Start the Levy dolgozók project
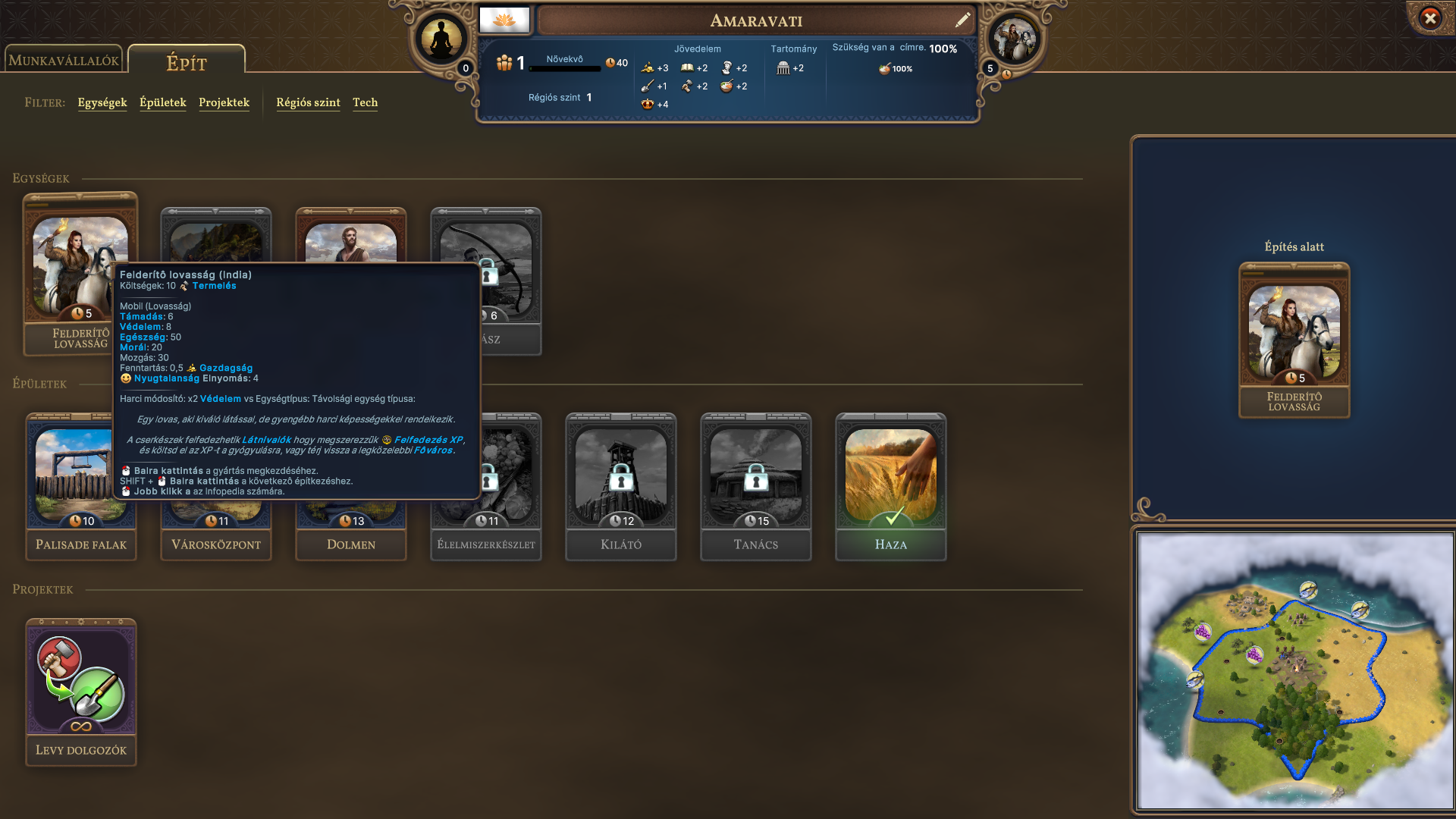The image size is (1456, 819). (81, 692)
